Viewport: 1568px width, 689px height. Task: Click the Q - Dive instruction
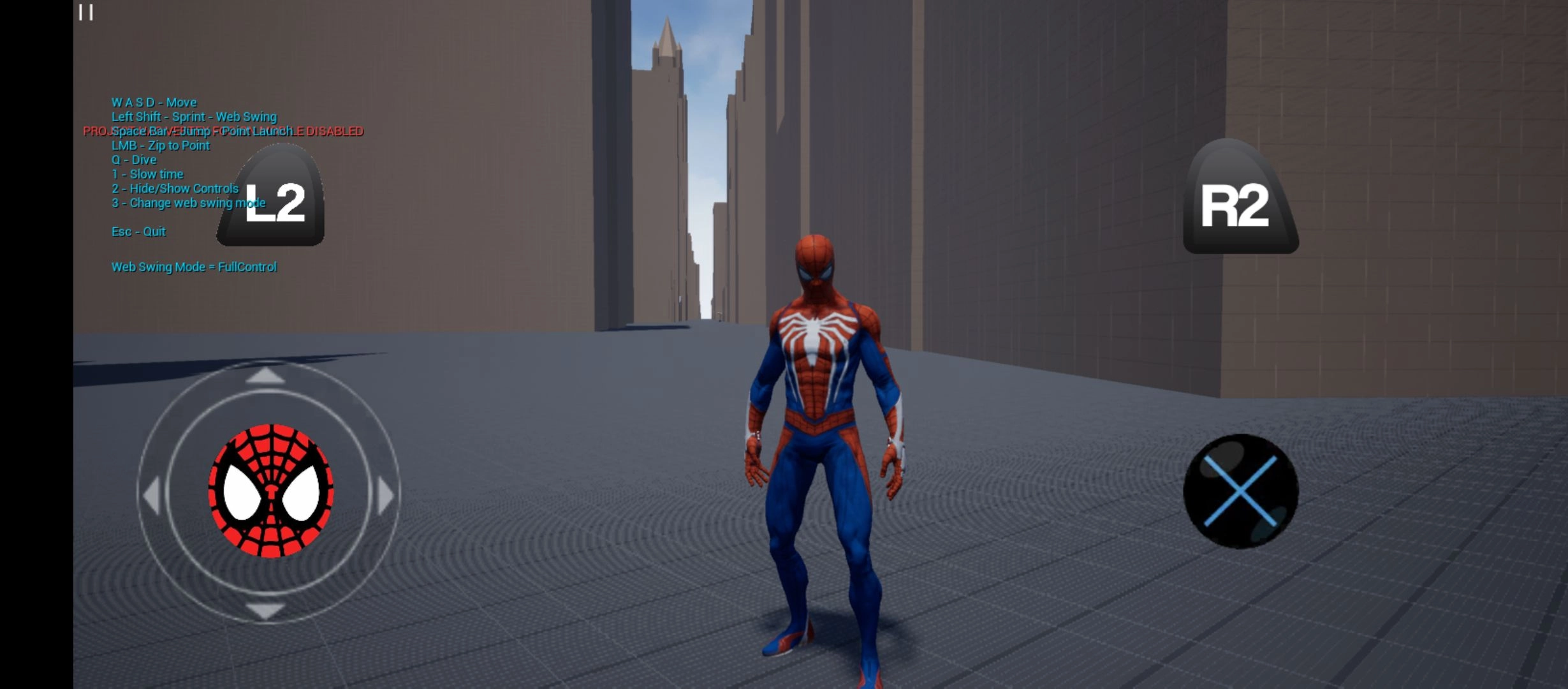point(133,159)
